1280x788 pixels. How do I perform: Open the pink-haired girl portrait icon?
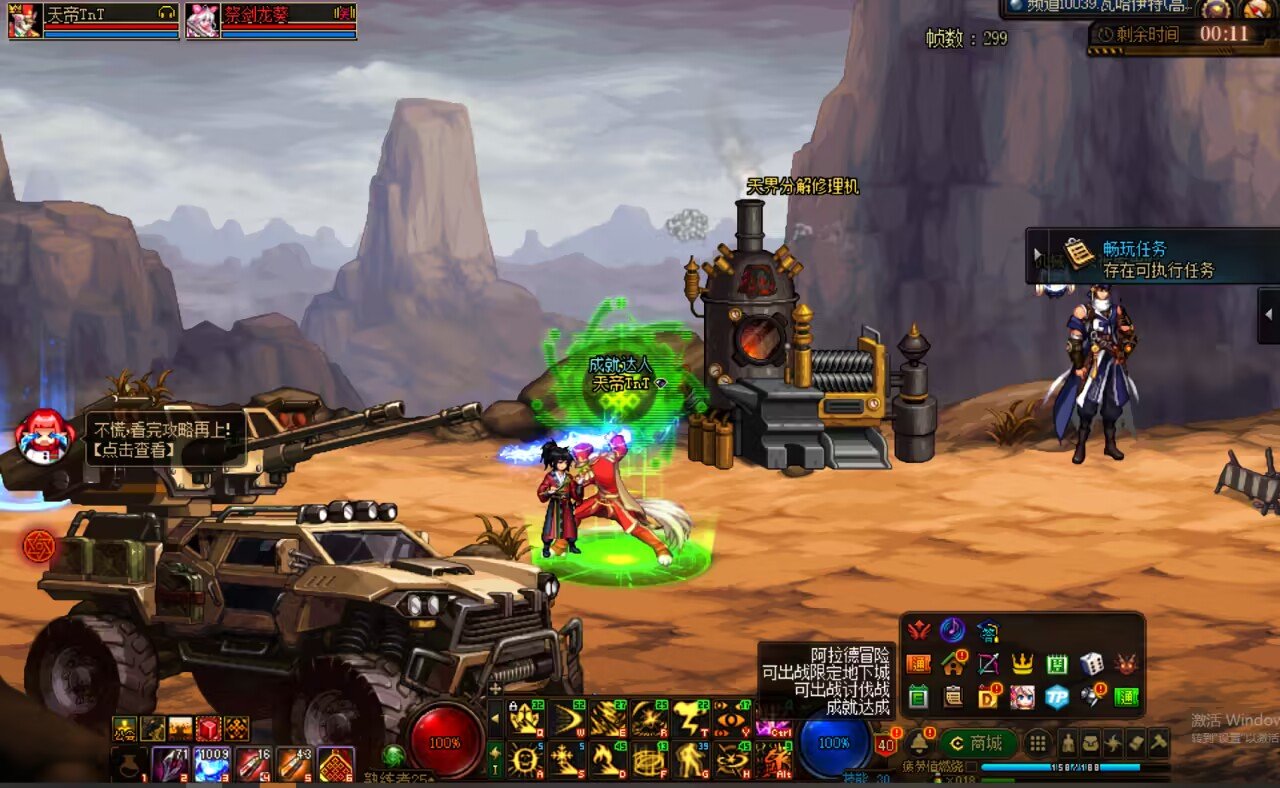click(1022, 697)
